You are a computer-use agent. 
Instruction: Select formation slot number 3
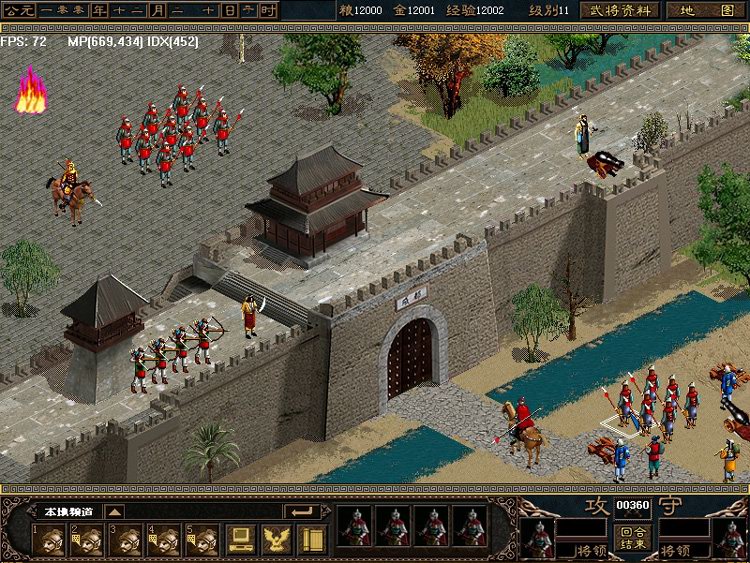coord(126,540)
